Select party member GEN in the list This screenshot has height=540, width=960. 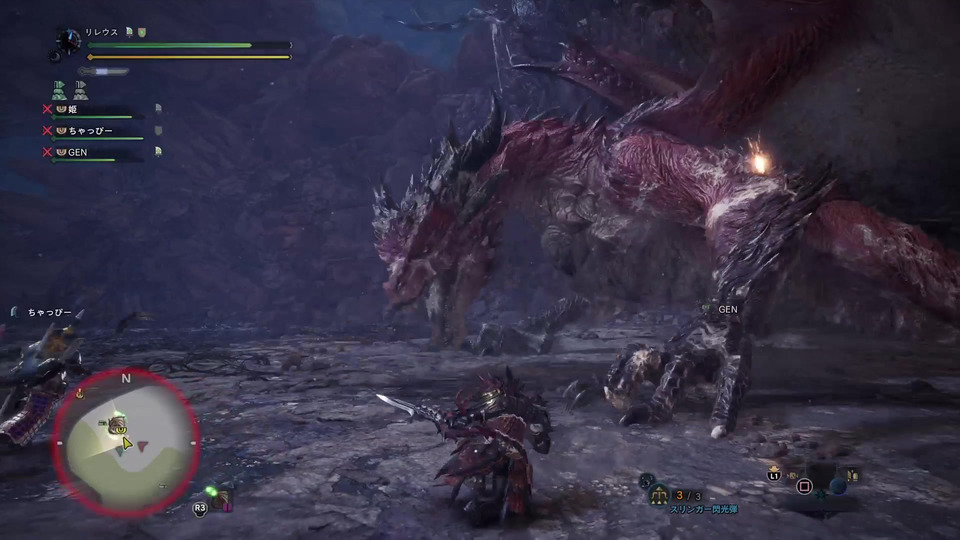click(x=80, y=152)
